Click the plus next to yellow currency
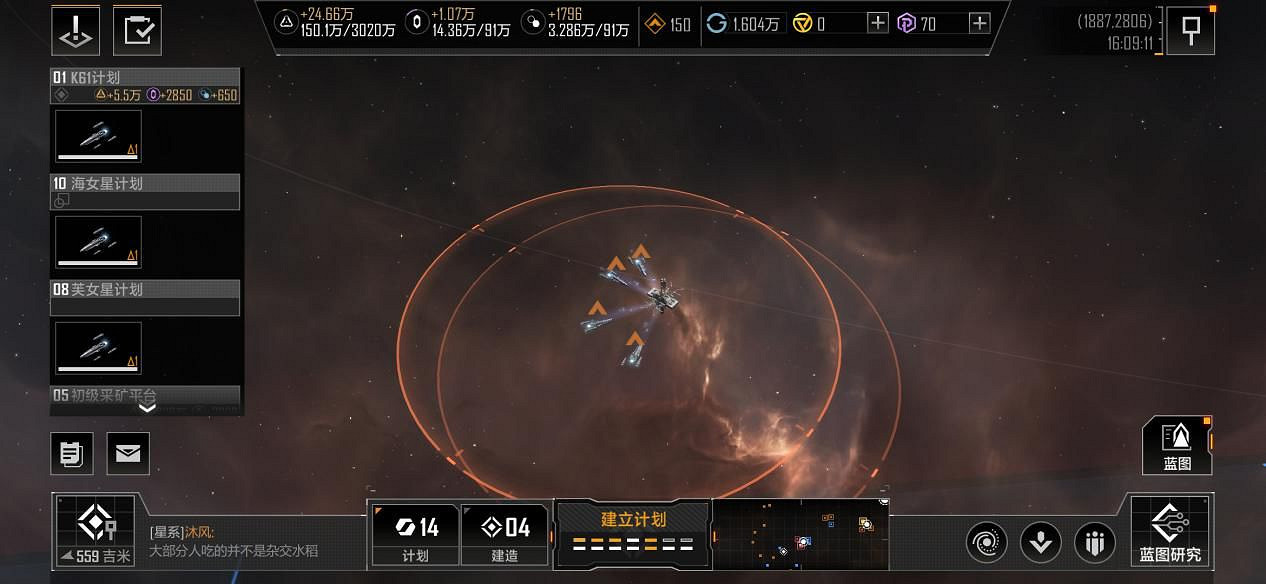 click(877, 23)
